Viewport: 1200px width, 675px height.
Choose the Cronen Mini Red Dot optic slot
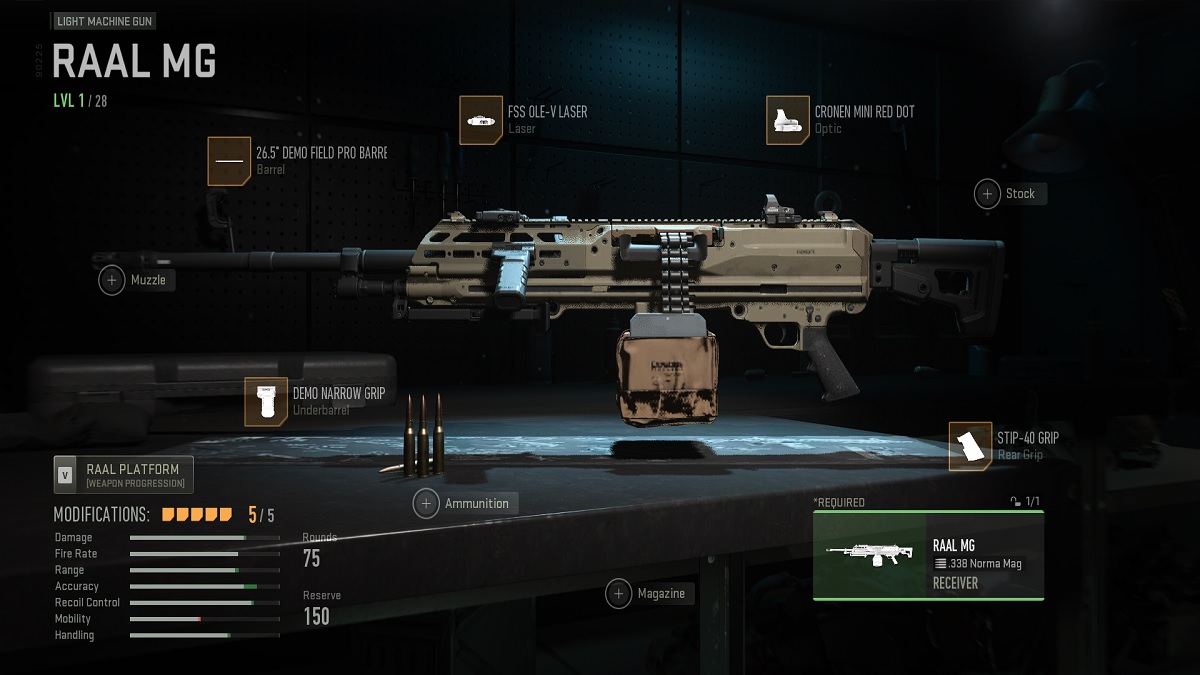[788, 120]
